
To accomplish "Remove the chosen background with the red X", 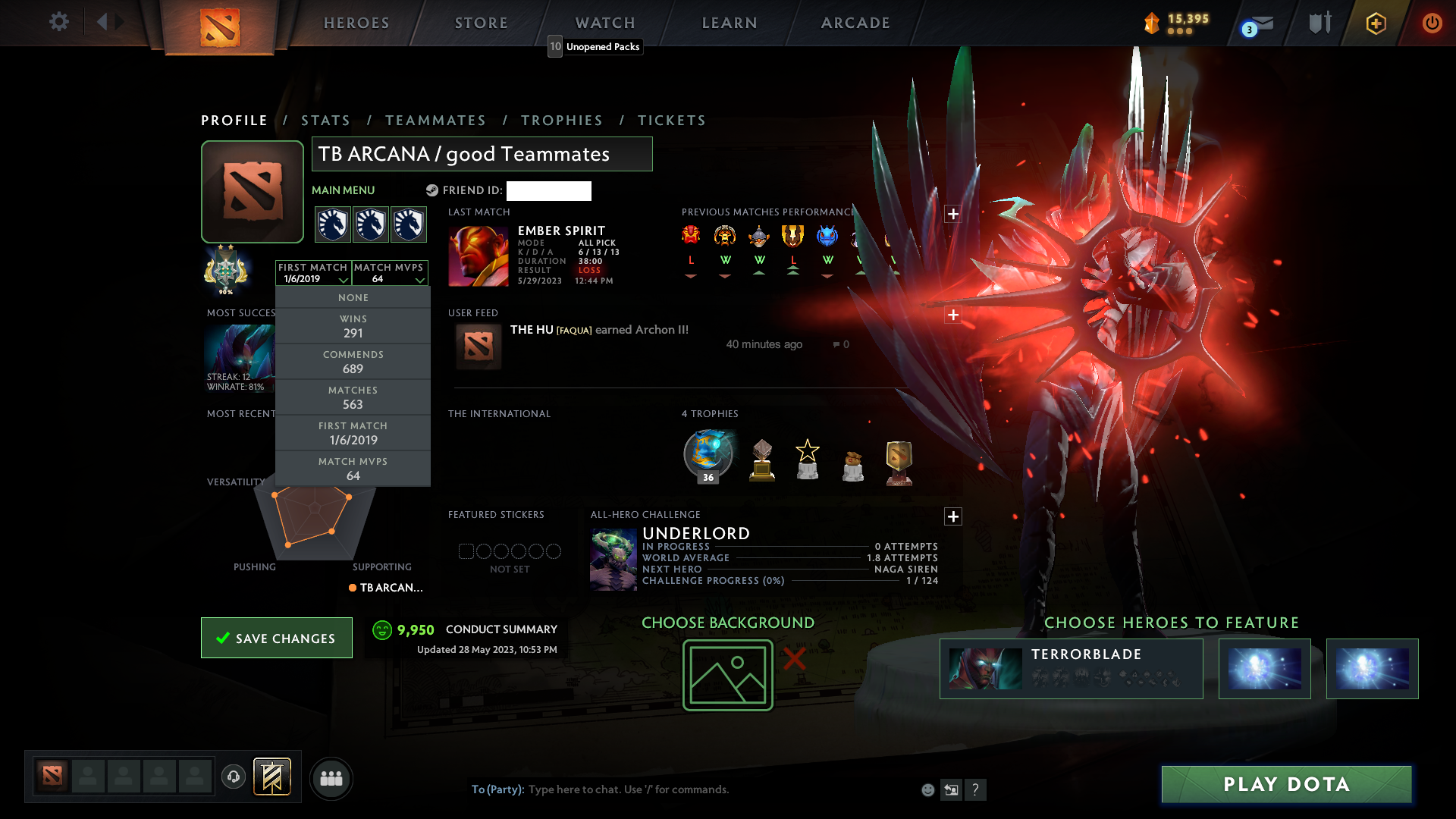I will 793,659.
